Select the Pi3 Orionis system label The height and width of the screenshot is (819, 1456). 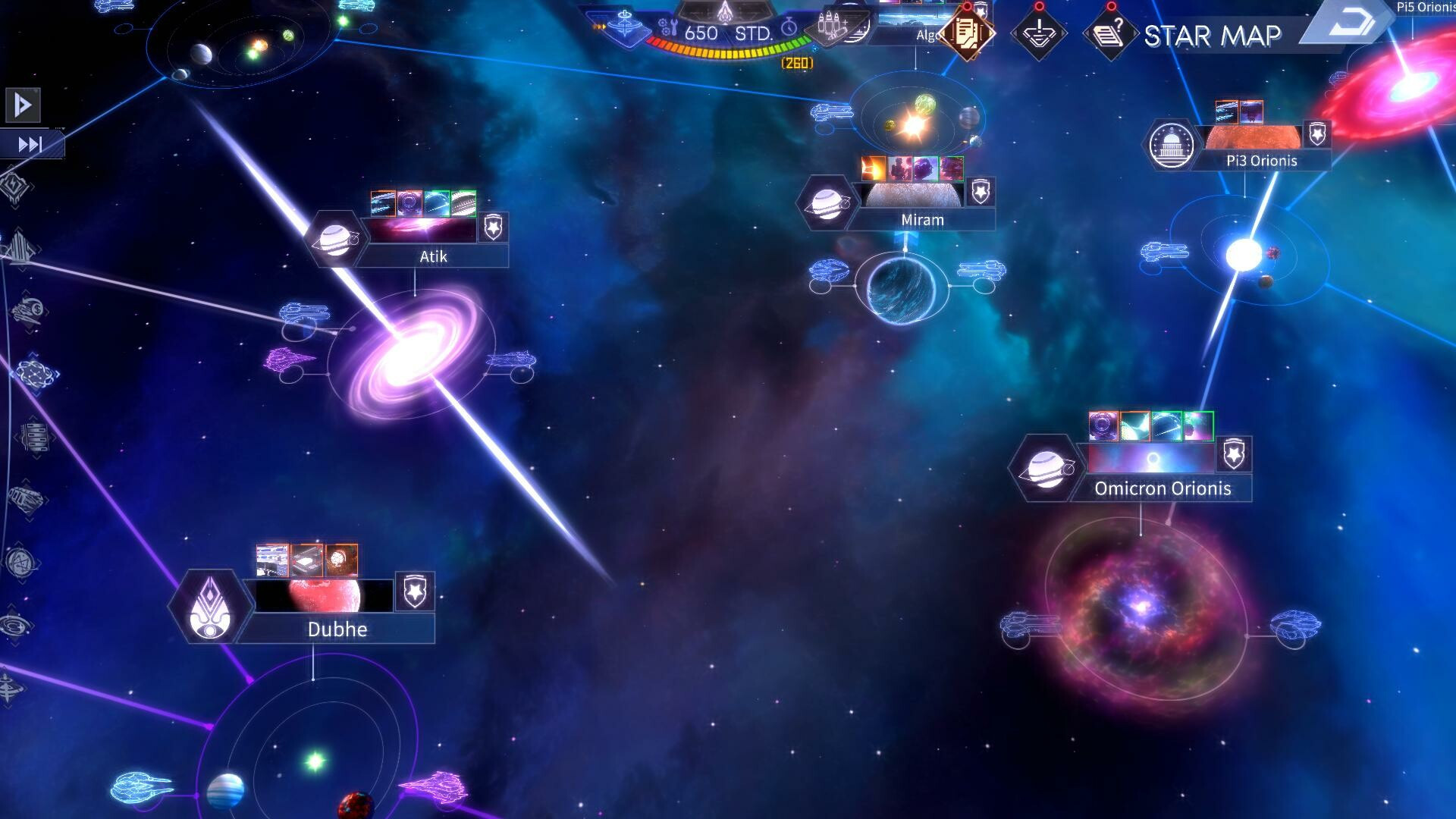click(1261, 161)
